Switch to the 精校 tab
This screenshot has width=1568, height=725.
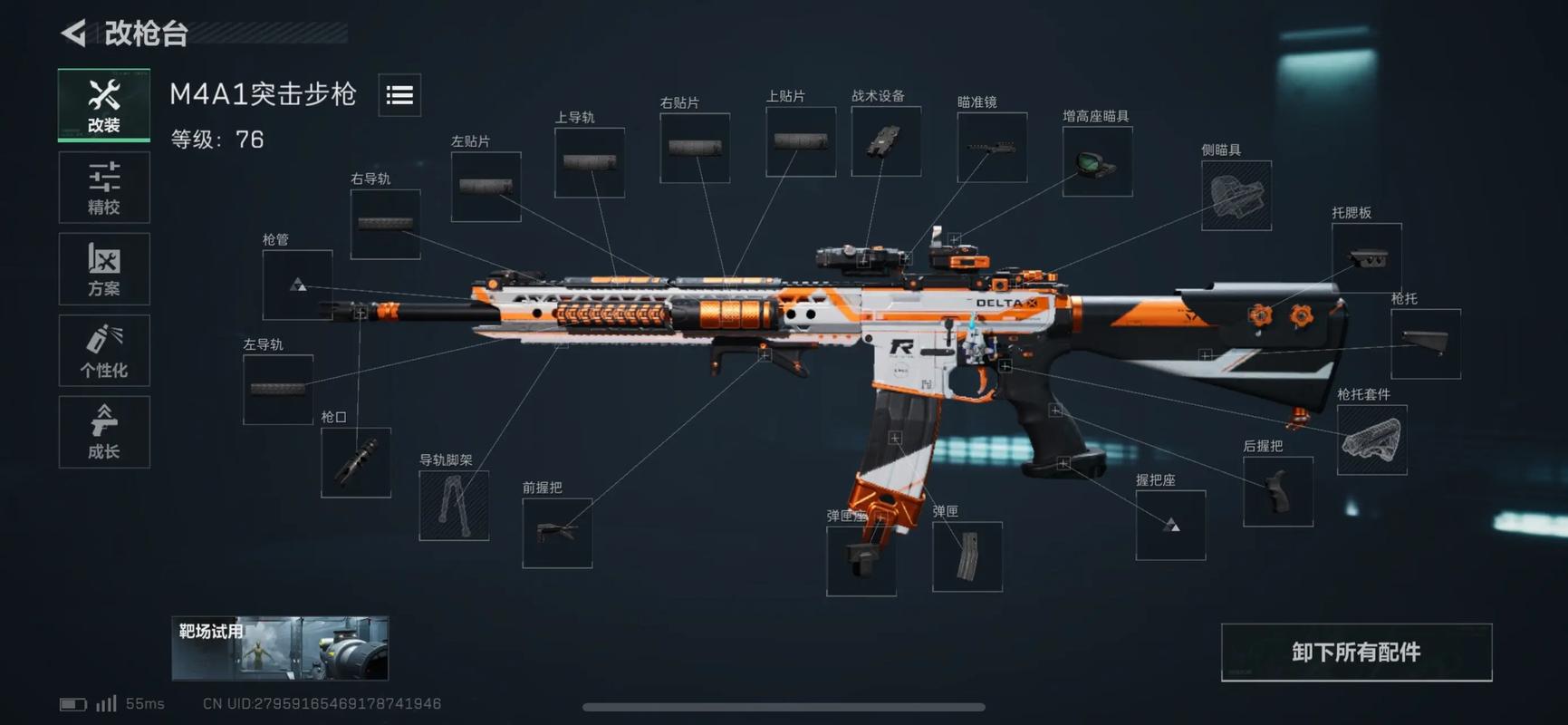pyautogui.click(x=104, y=188)
